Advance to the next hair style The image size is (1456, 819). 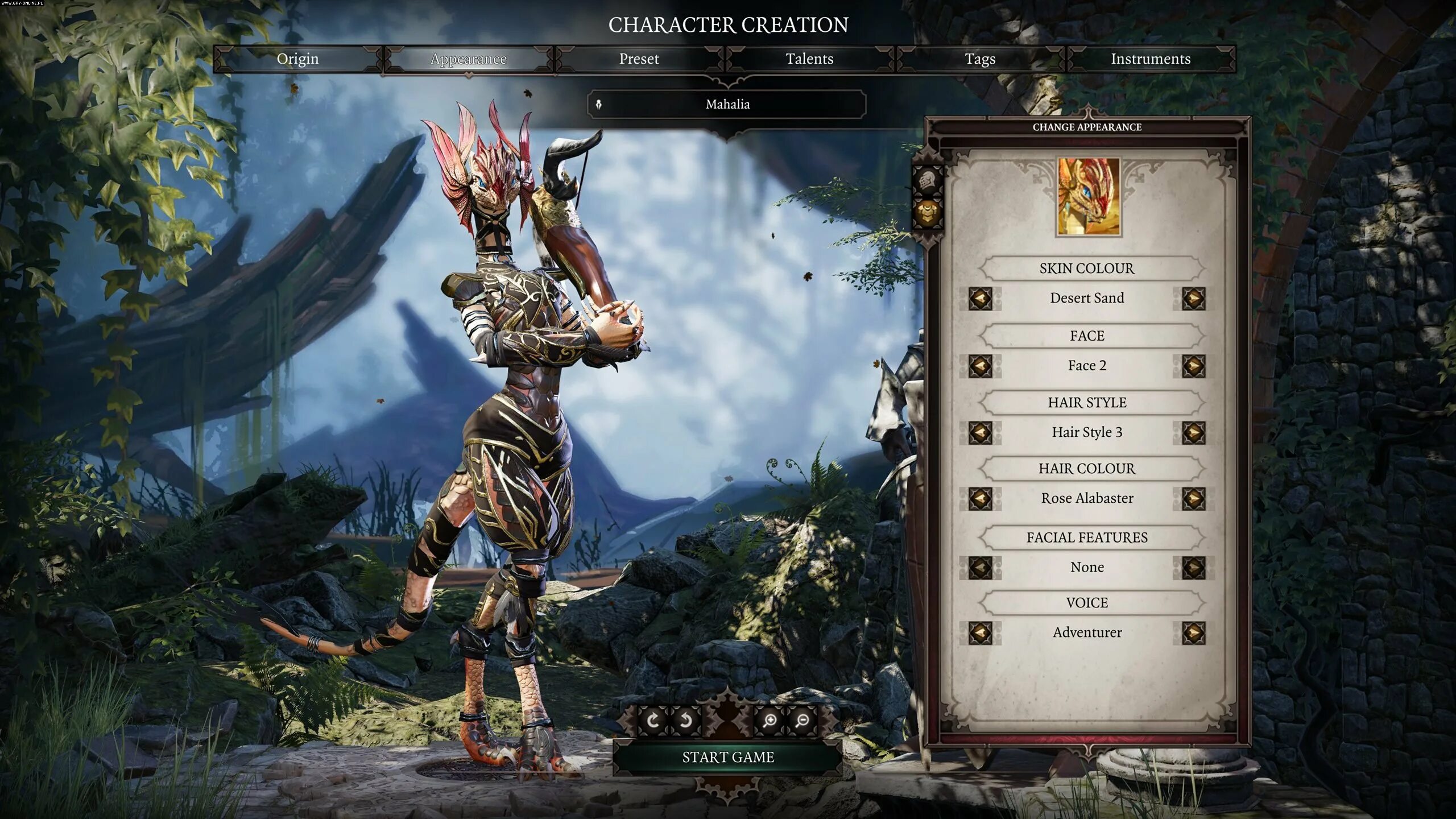point(1193,432)
